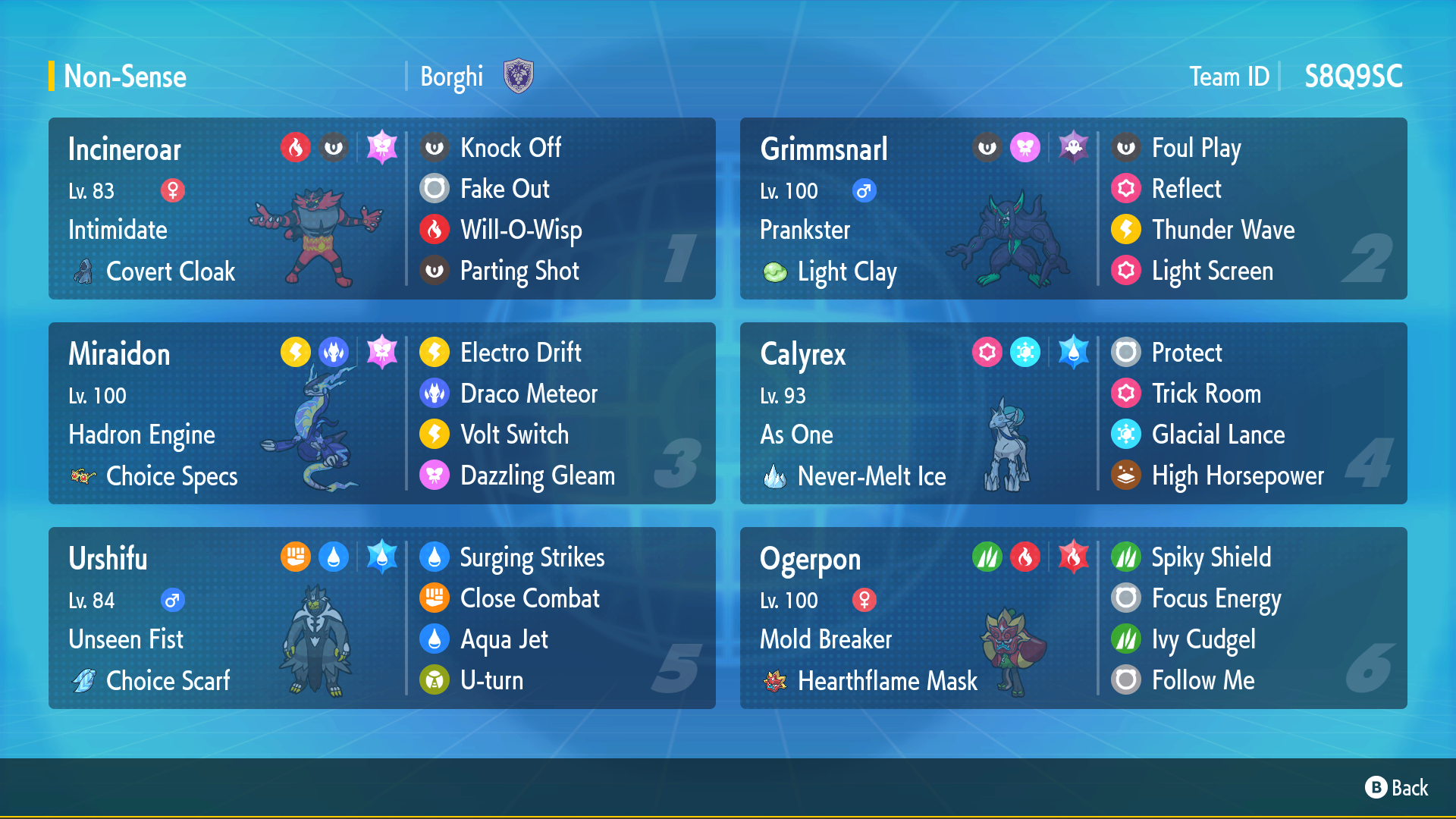1456x819 pixels.
Task: Select Calyrex's Trick Room move
Action: point(1206,394)
